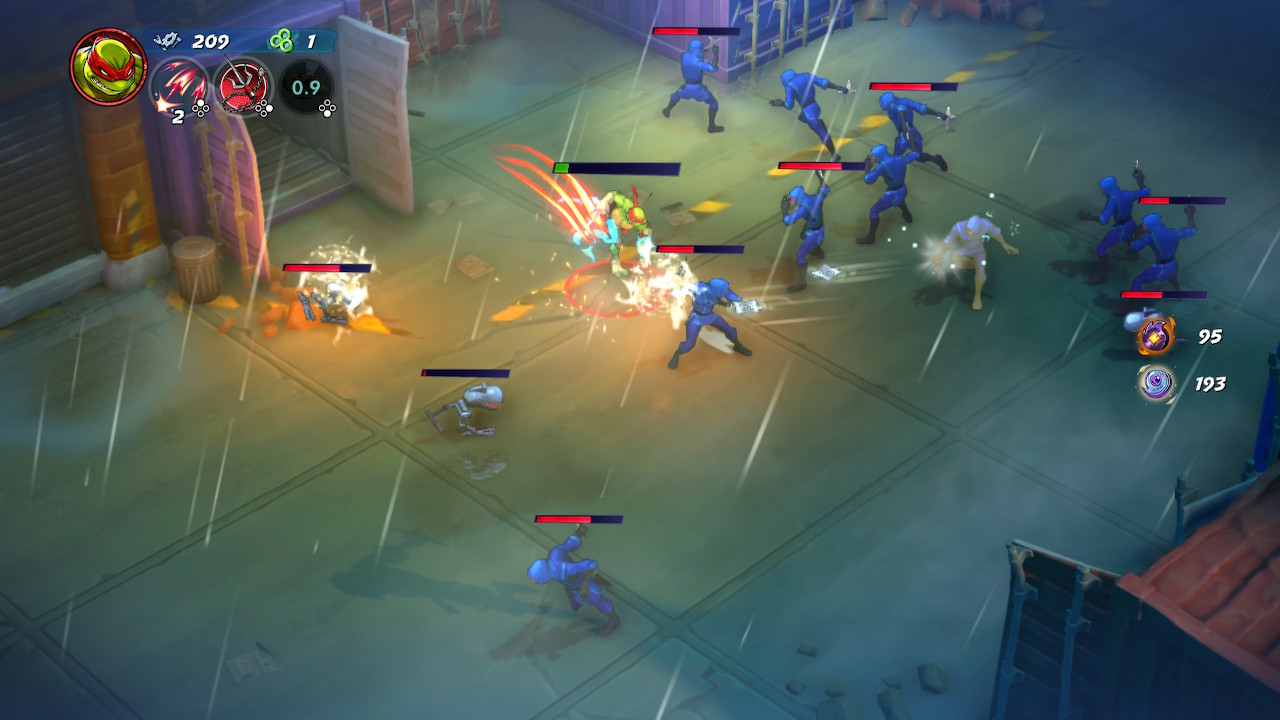Click the green dragon coin icon

(x=285, y=41)
